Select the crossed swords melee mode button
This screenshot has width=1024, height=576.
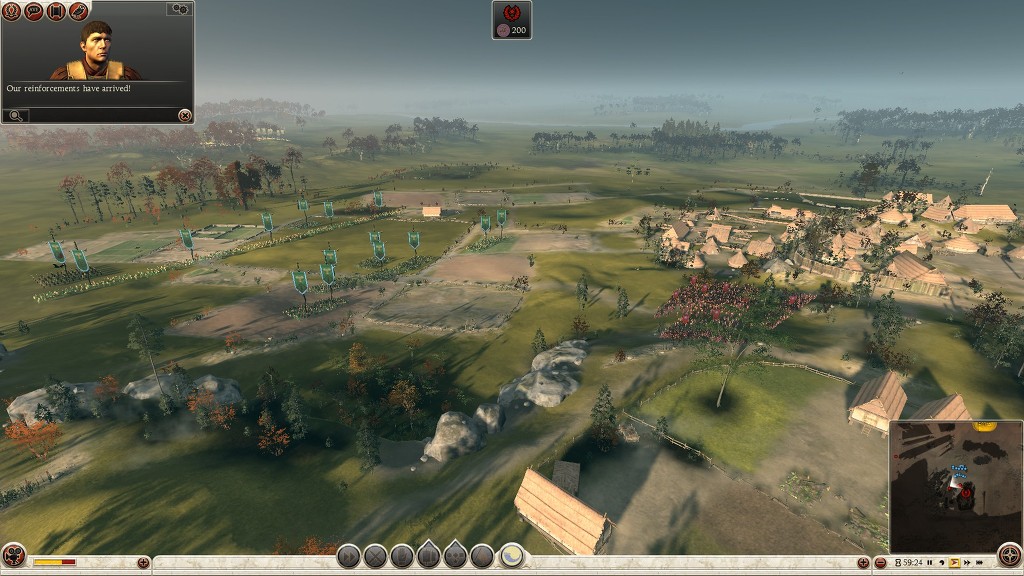coord(375,556)
